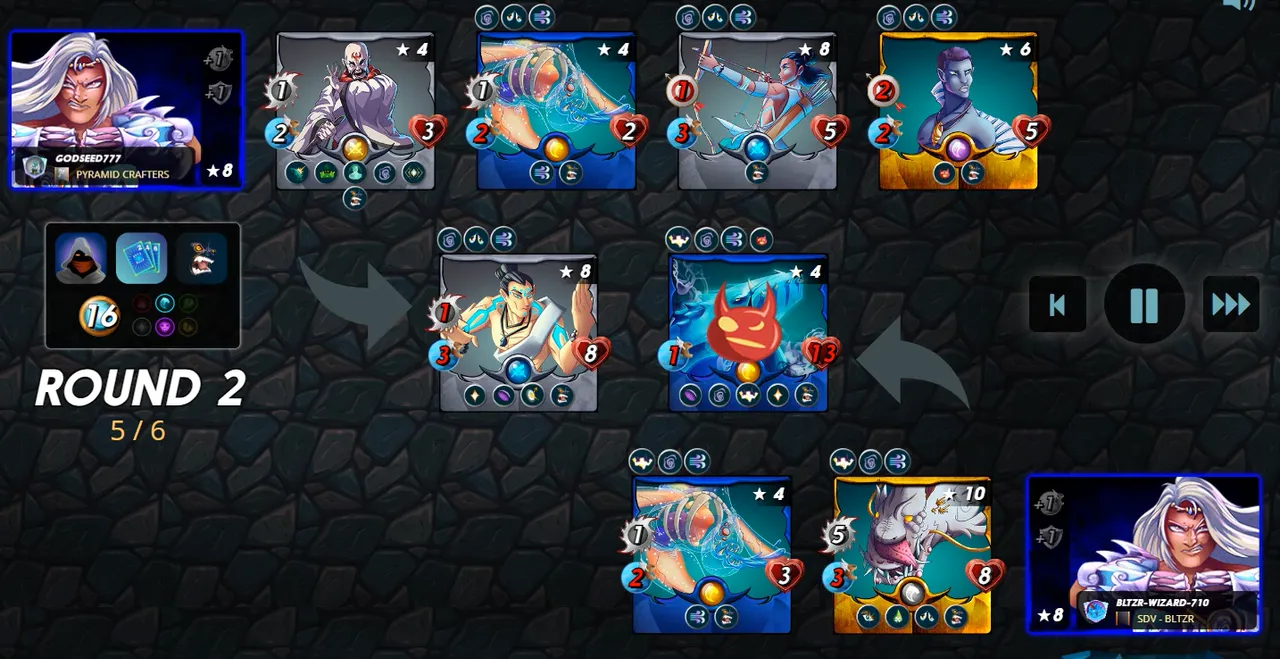The image size is (1280, 659).
Task: Show the shouting face ruleset icon
Action: click(x=202, y=259)
